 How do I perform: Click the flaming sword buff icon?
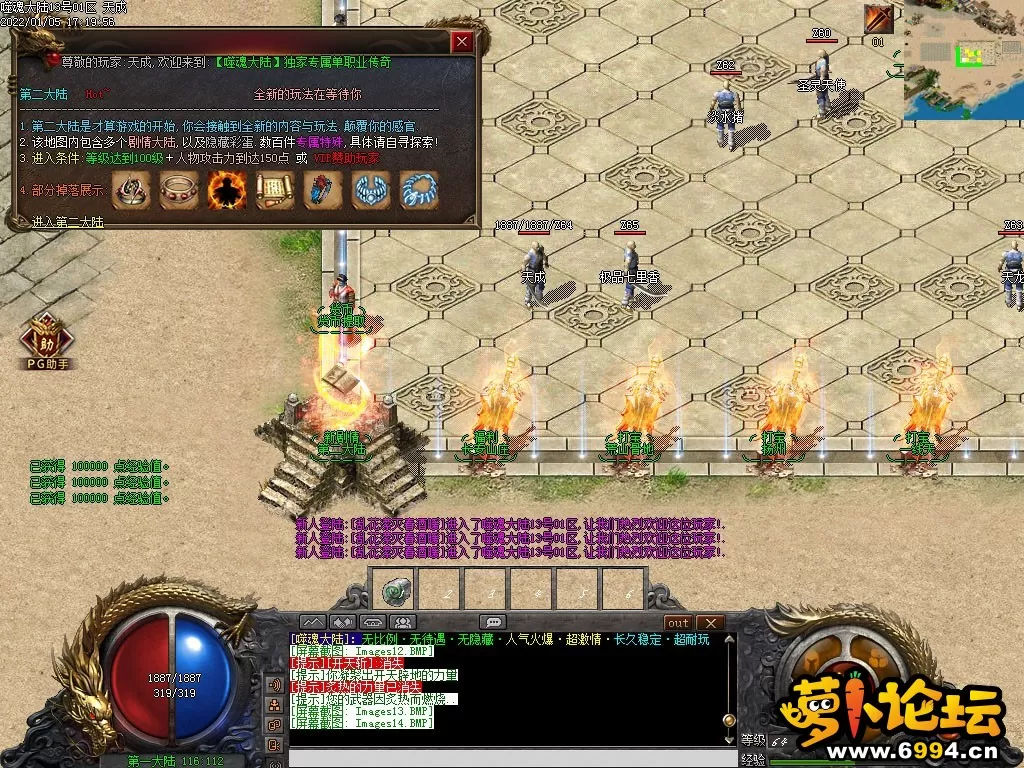(x=879, y=20)
